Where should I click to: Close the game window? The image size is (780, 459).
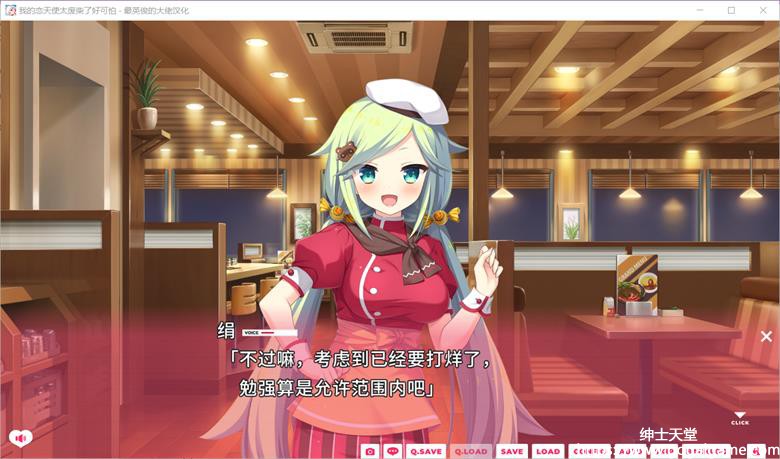761,10
